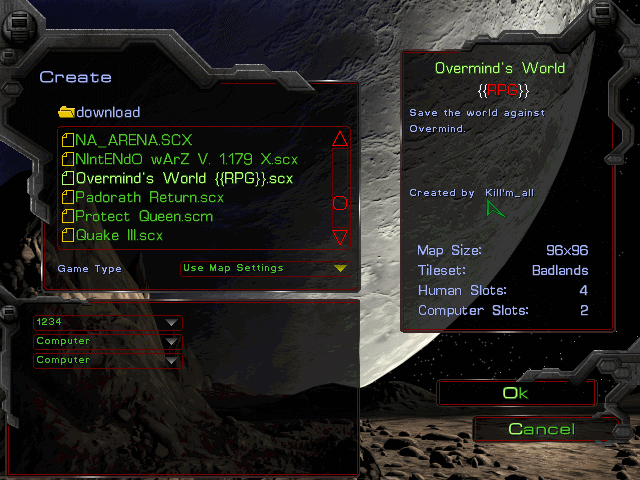Image resolution: width=640 pixels, height=480 pixels.
Task: Click the map list scroll-up arrow
Action: point(339,140)
